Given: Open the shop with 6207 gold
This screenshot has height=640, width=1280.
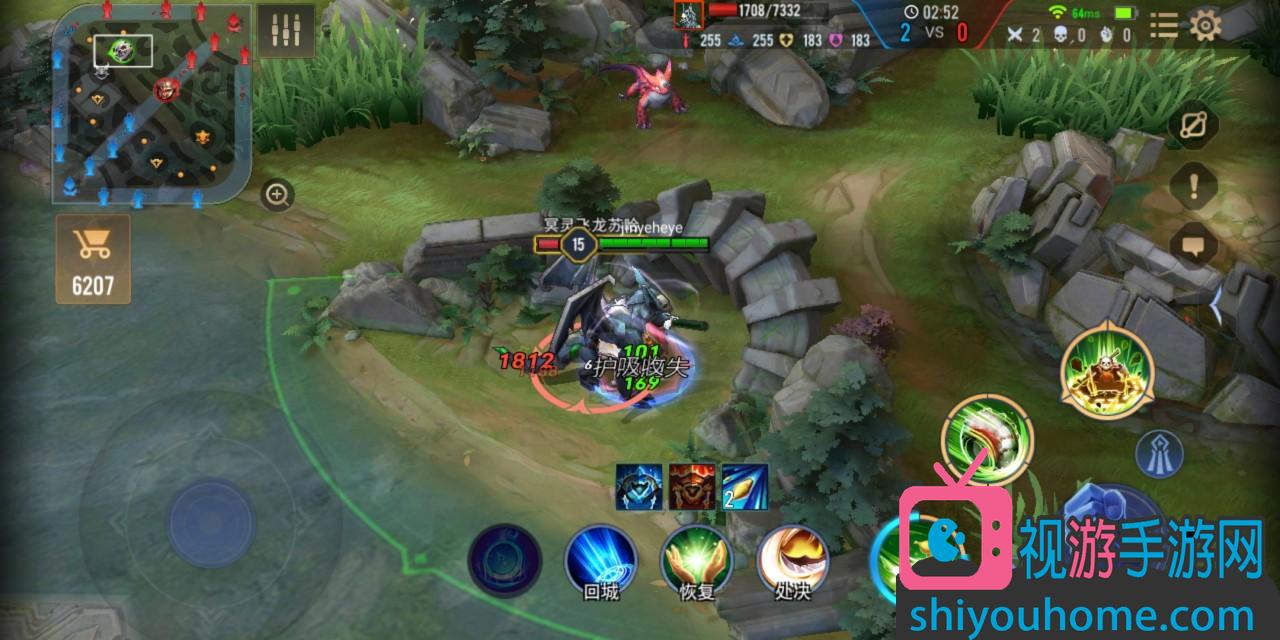Looking at the screenshot, I should 93,259.
